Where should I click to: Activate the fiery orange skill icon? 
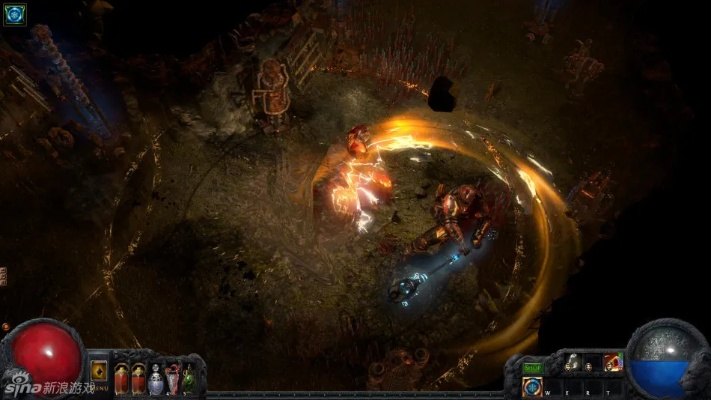point(612,363)
